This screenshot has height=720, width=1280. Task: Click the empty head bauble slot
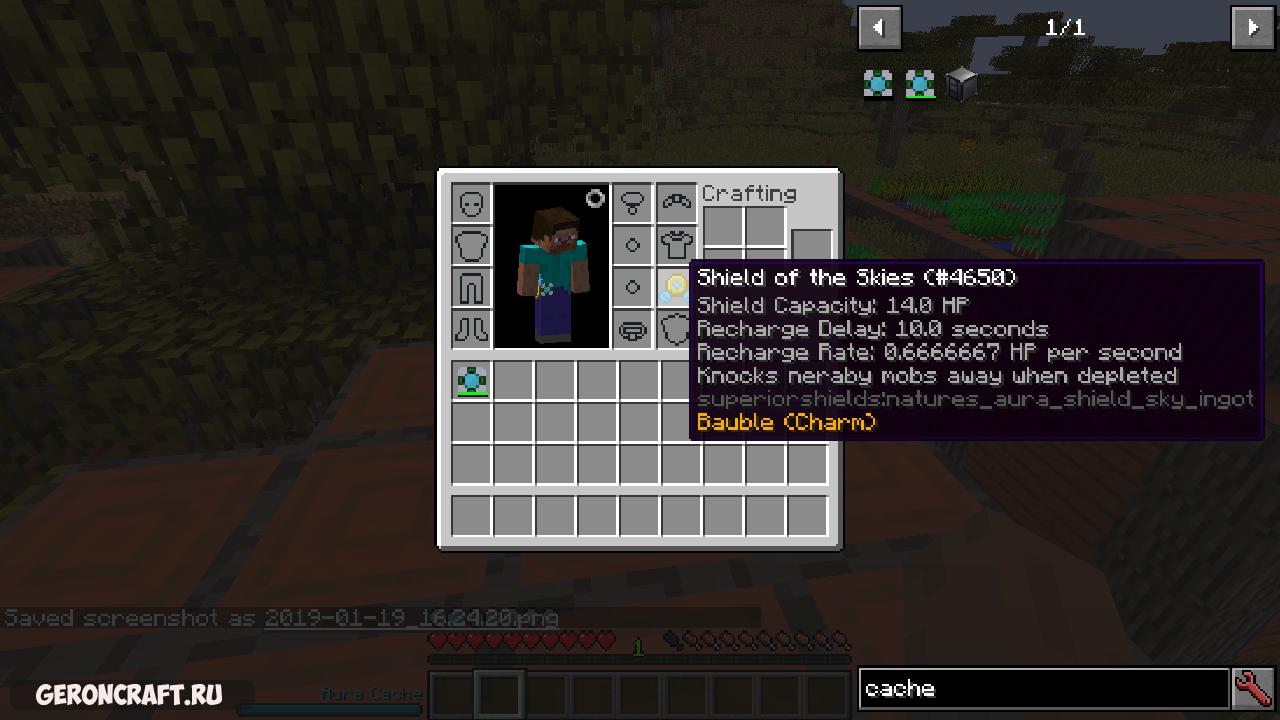[676, 203]
